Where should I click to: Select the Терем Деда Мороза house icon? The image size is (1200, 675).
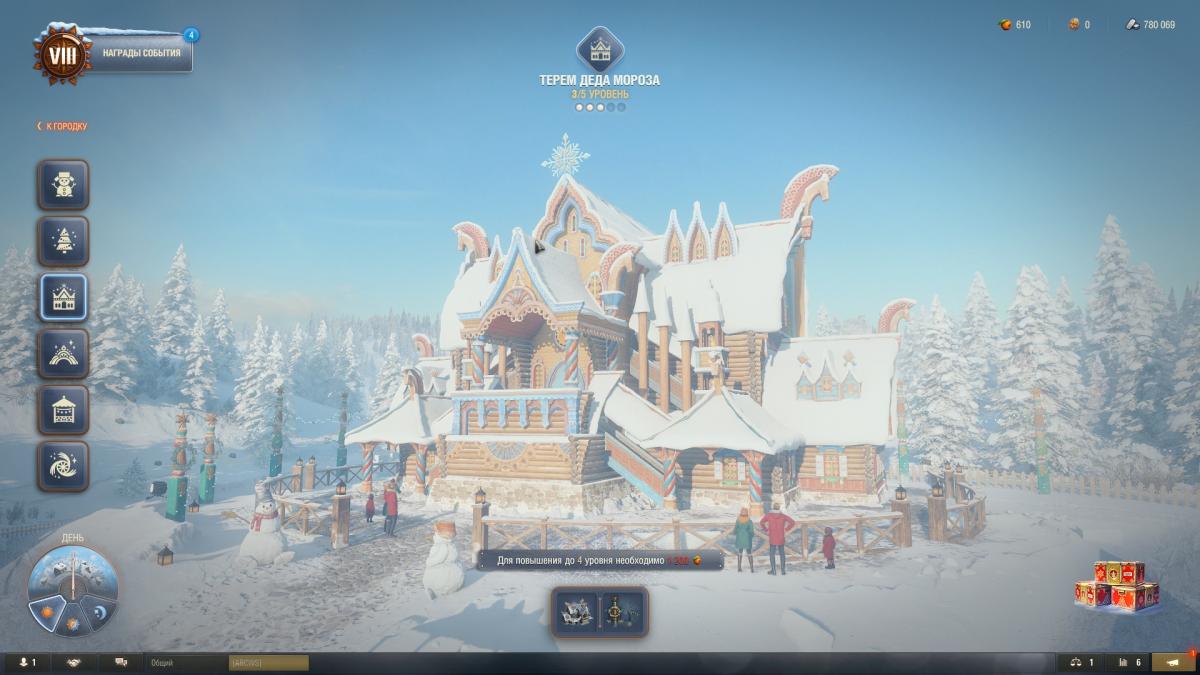click(64, 297)
